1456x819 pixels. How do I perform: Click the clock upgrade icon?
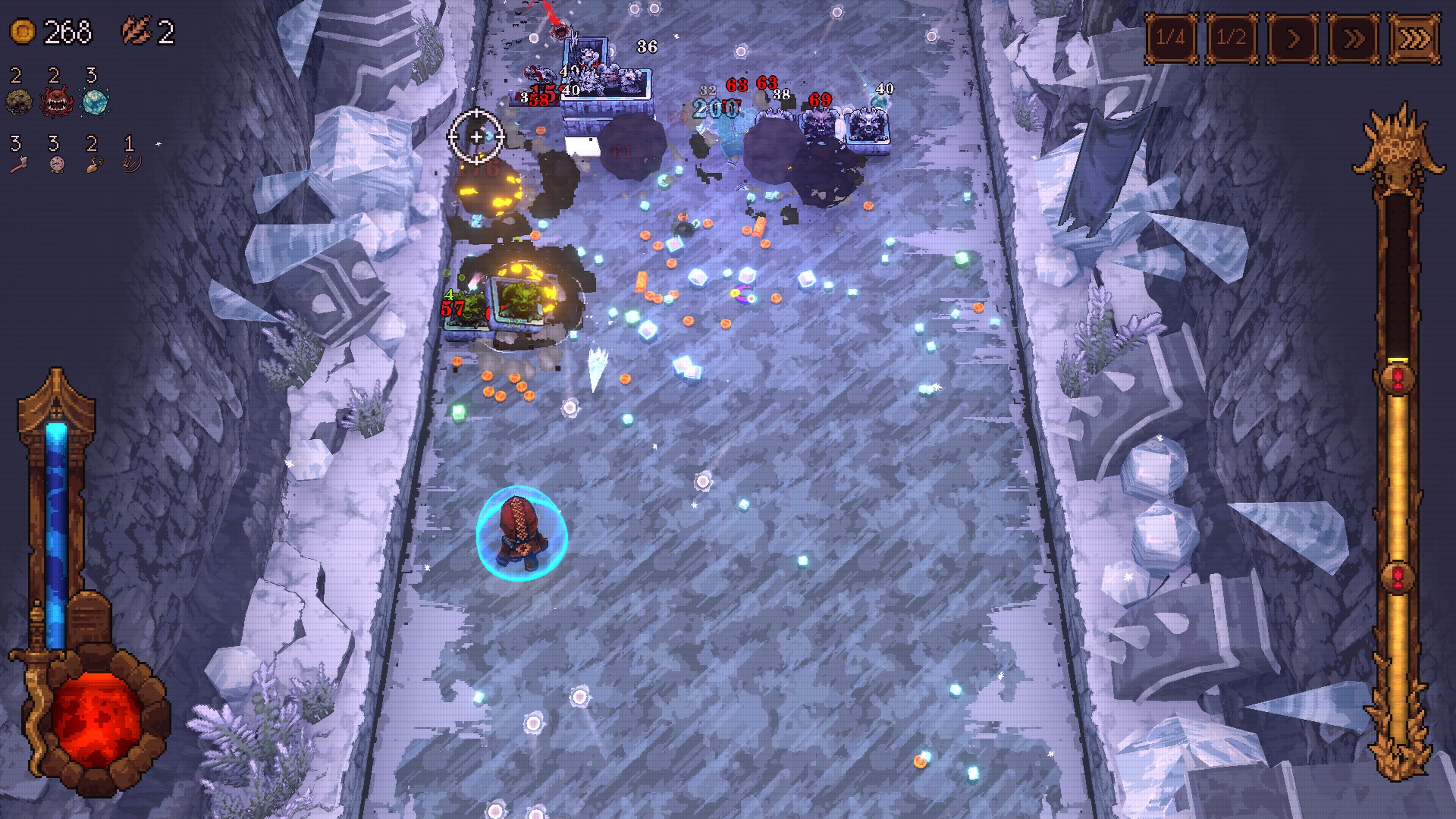56,163
